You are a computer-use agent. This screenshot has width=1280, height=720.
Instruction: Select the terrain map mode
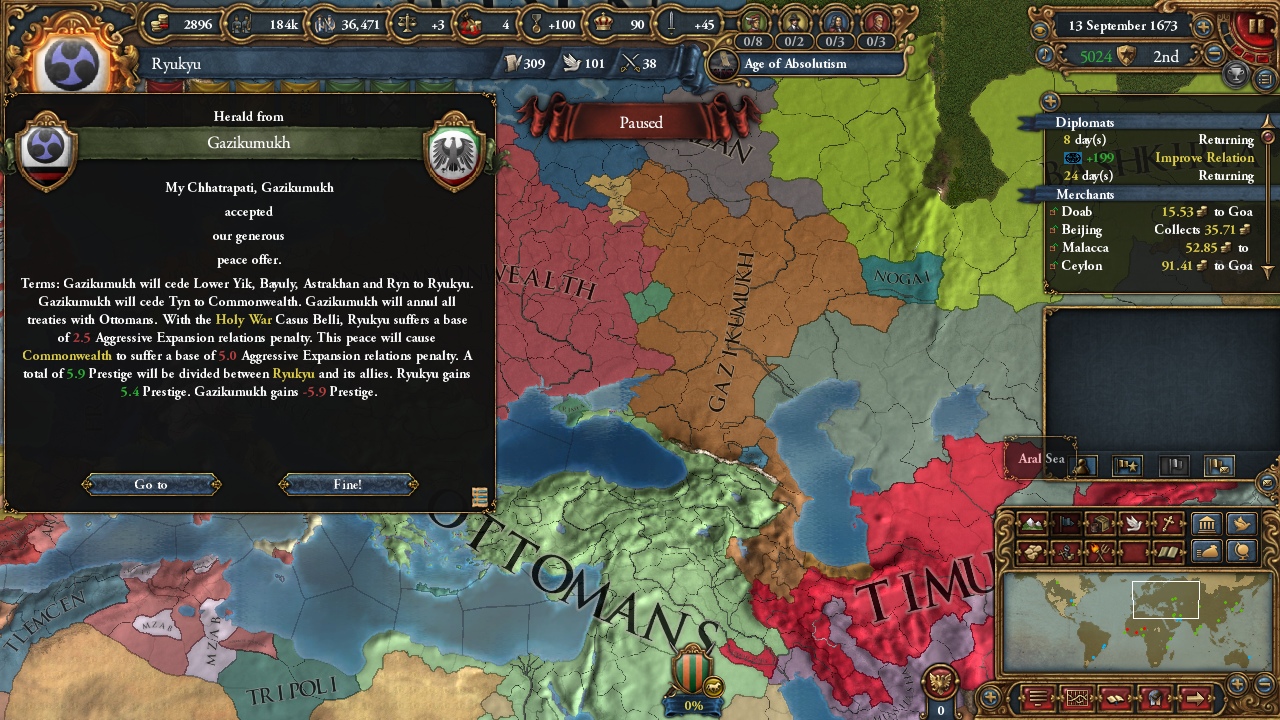1031,524
